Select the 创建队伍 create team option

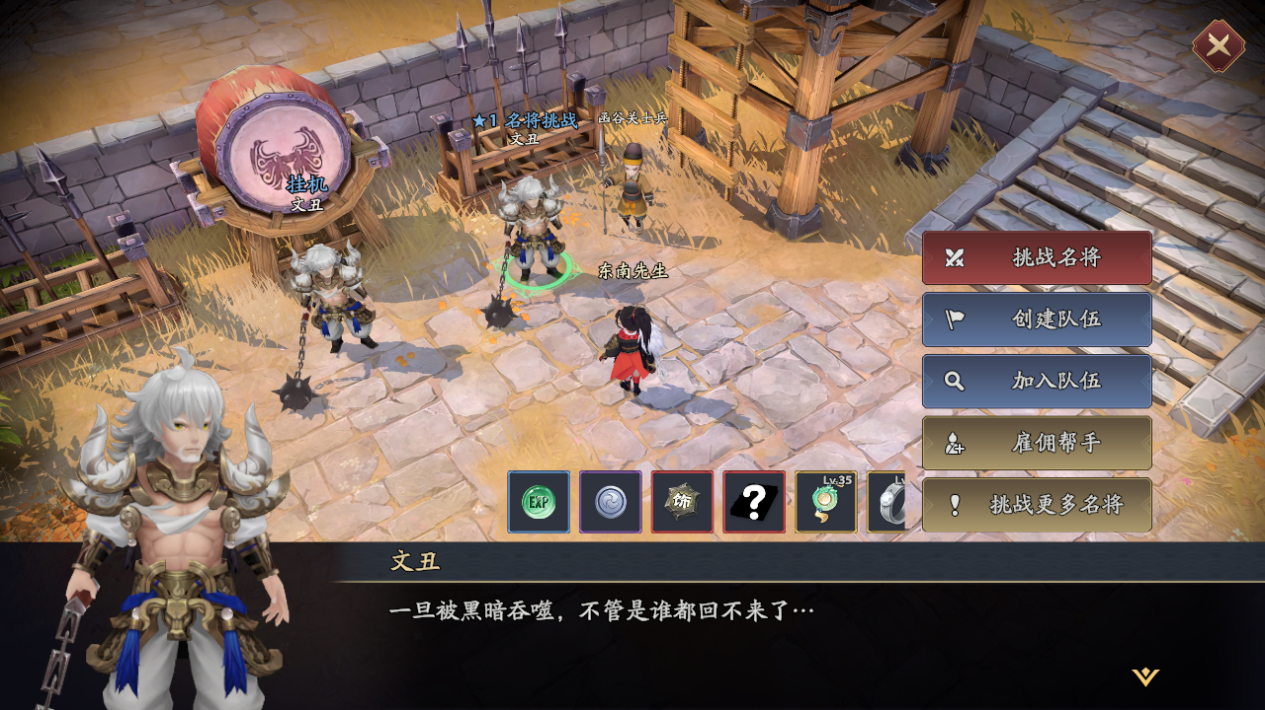click(x=1036, y=319)
